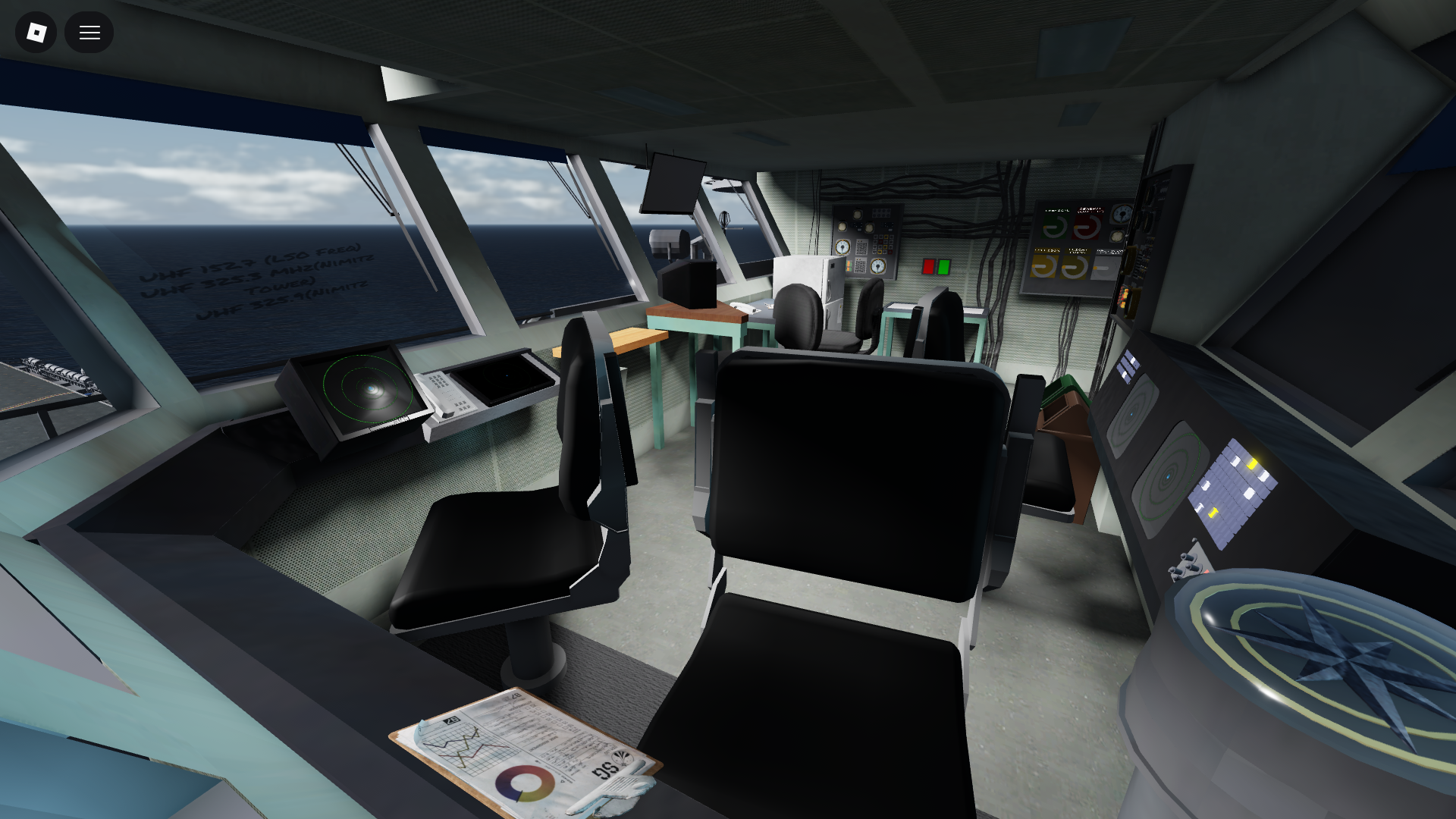Open the Roblox menu via hamburger icon

(x=89, y=32)
